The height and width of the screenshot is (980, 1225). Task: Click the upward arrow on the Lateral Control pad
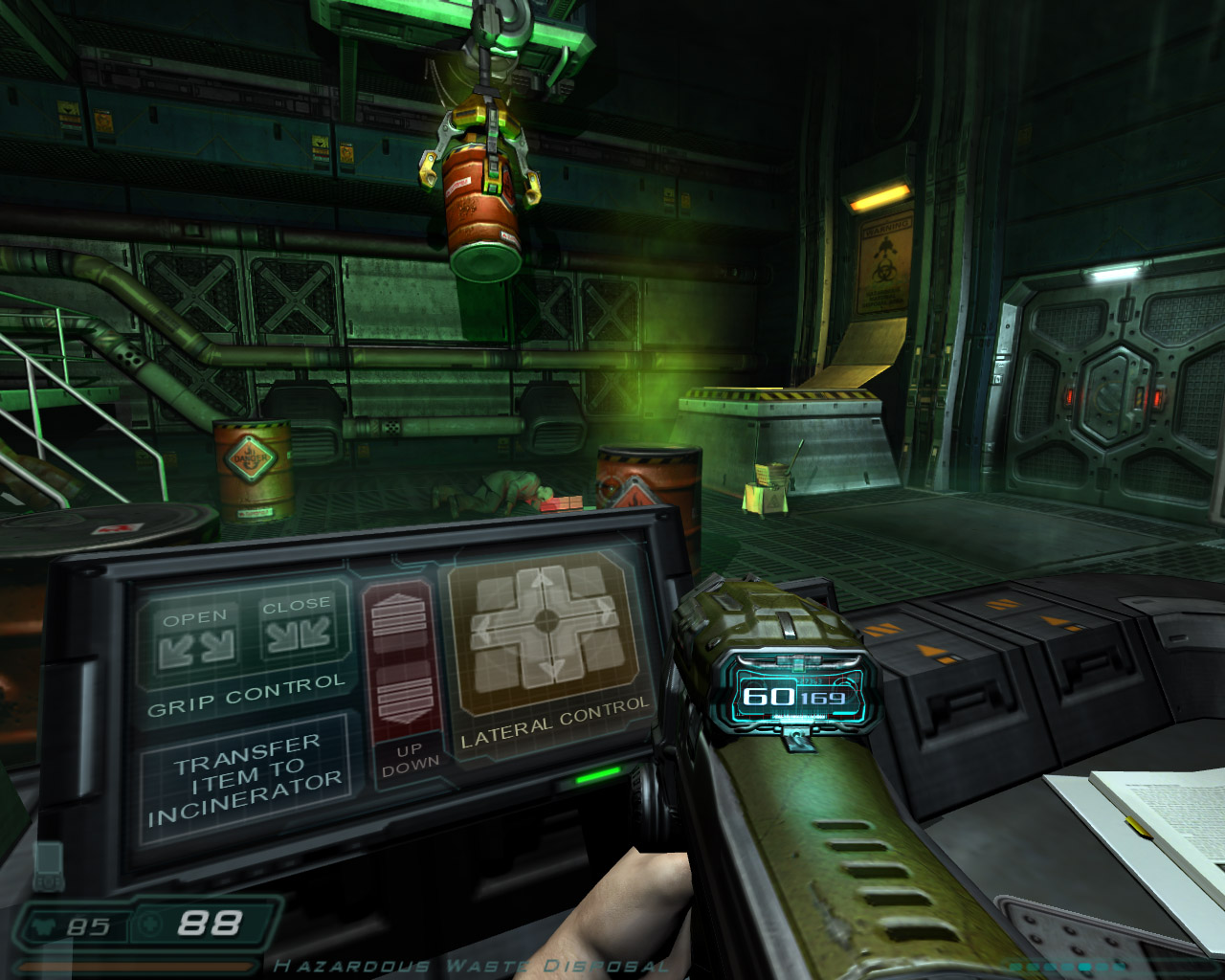click(x=540, y=581)
